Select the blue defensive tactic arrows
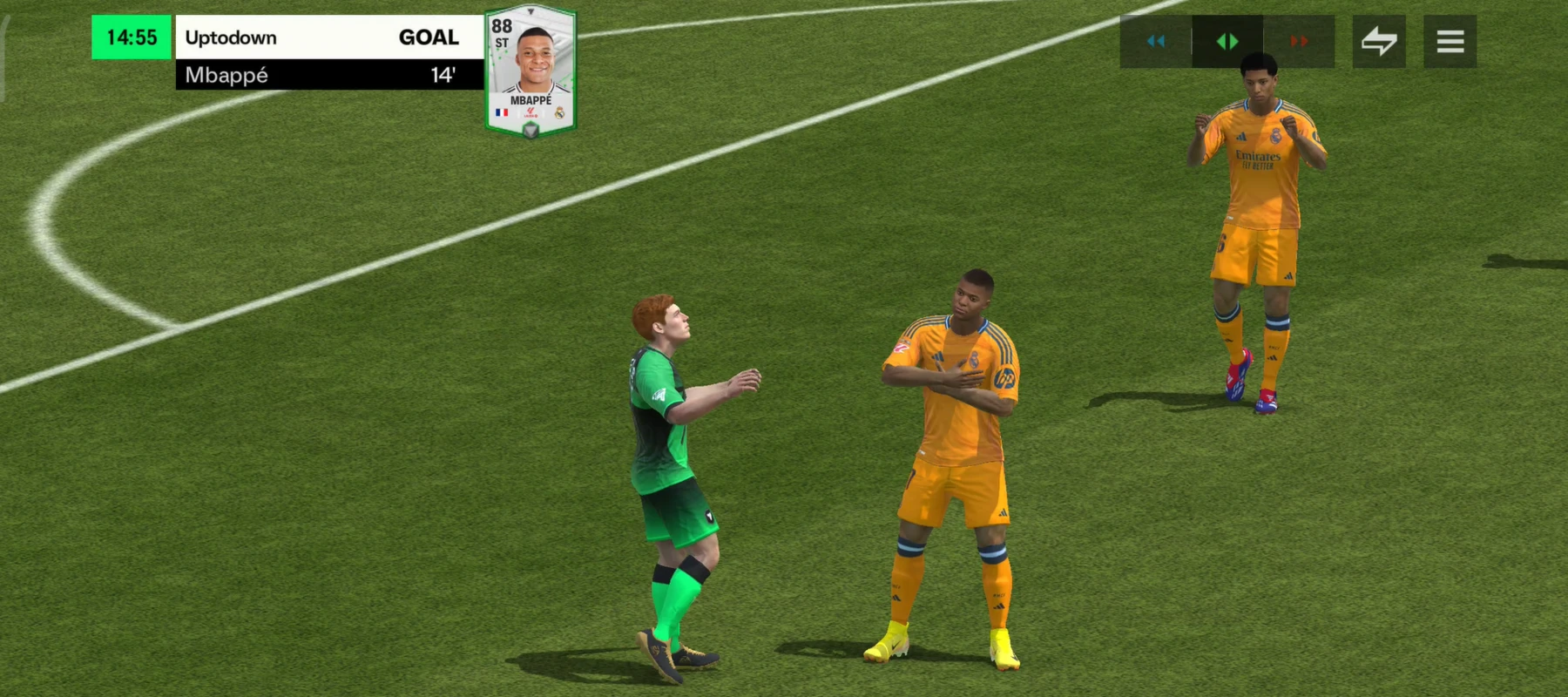Viewport: 1568px width, 697px height. (1156, 41)
